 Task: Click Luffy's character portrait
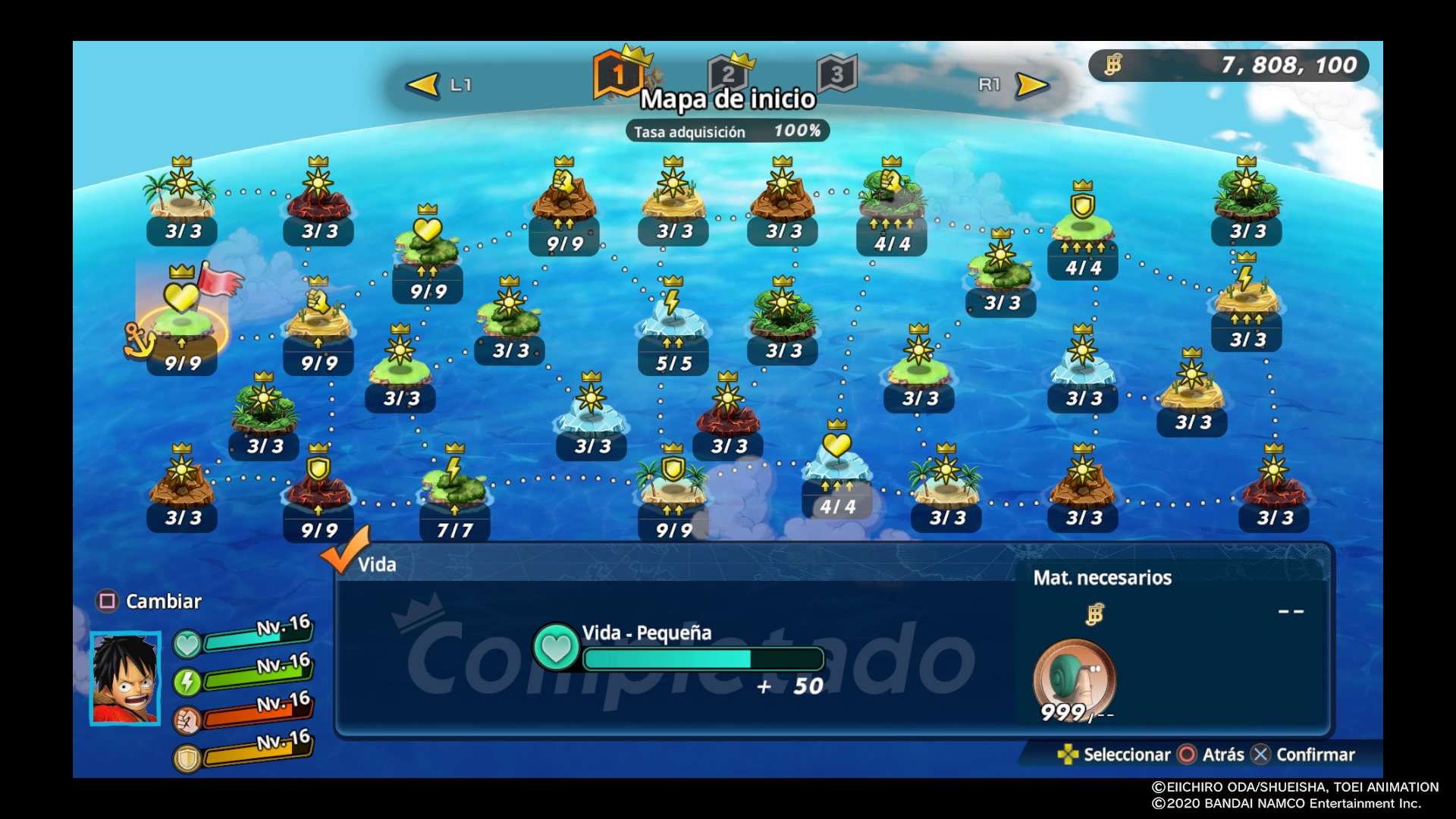click(125, 678)
